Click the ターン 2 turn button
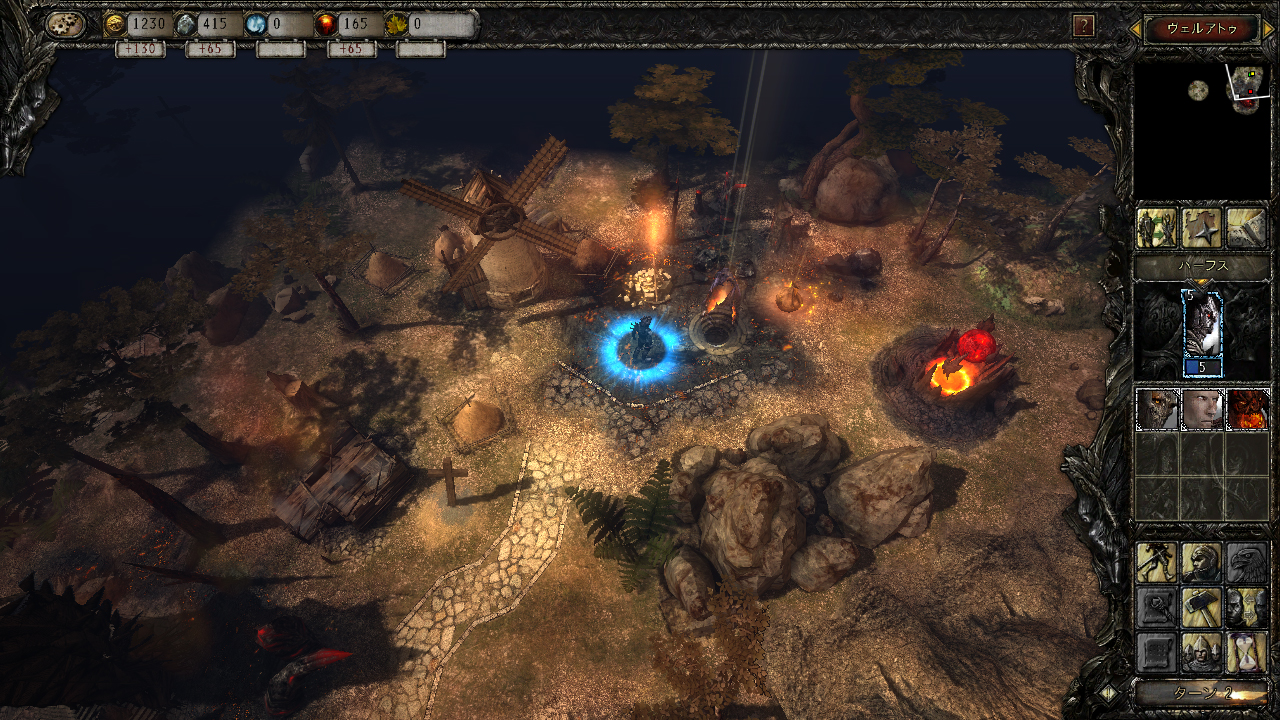 1201,692
